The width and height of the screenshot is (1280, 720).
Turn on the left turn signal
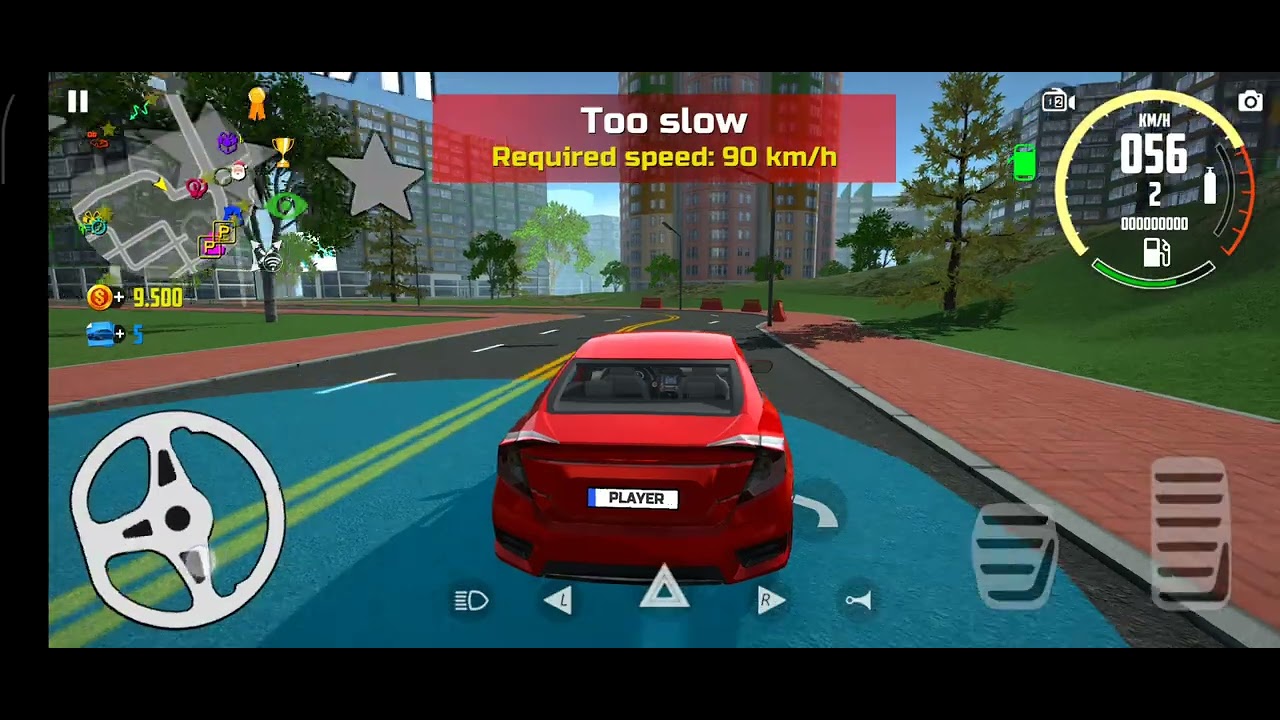point(560,600)
